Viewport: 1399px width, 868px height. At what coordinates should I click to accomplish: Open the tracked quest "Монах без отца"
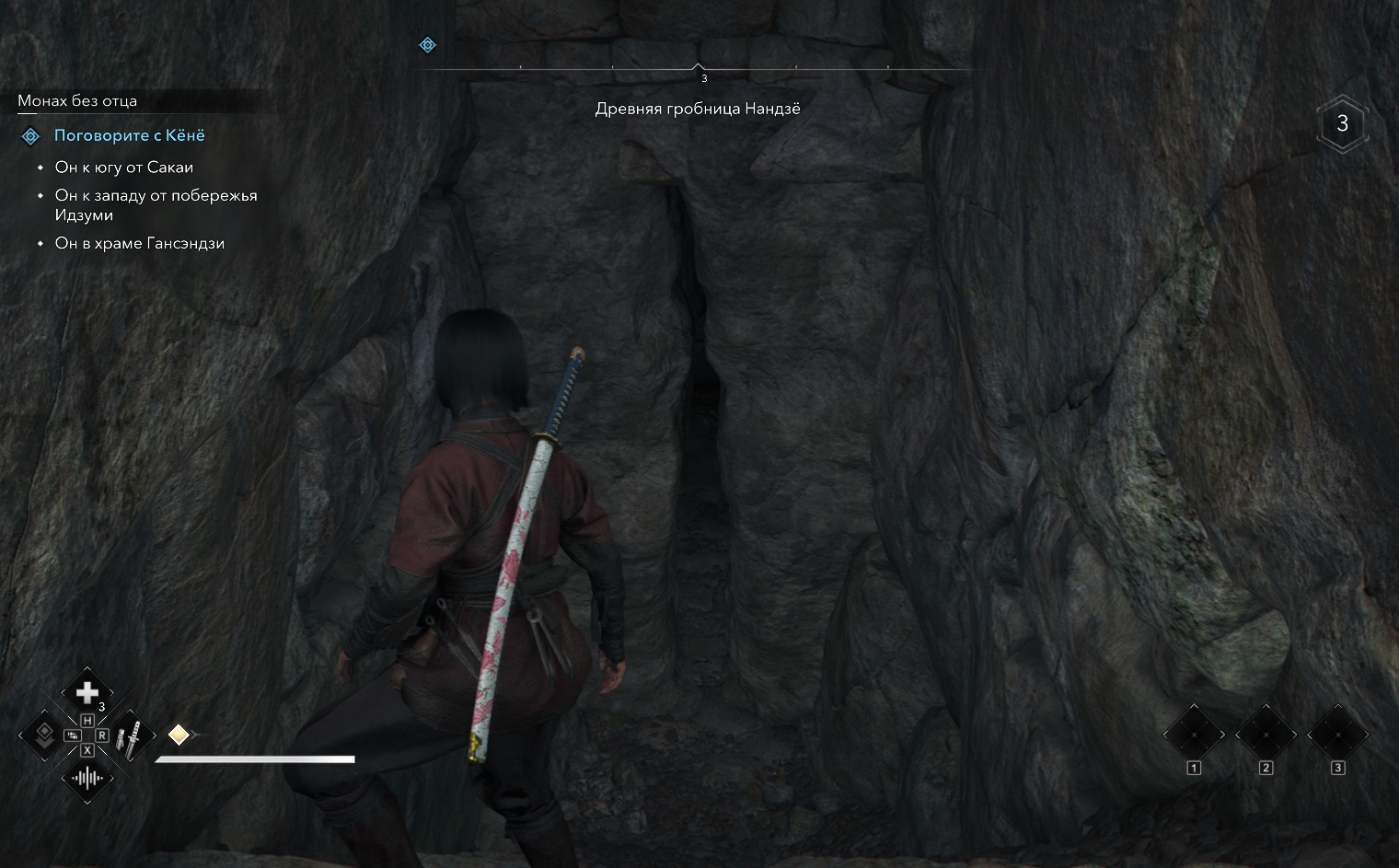[x=77, y=101]
